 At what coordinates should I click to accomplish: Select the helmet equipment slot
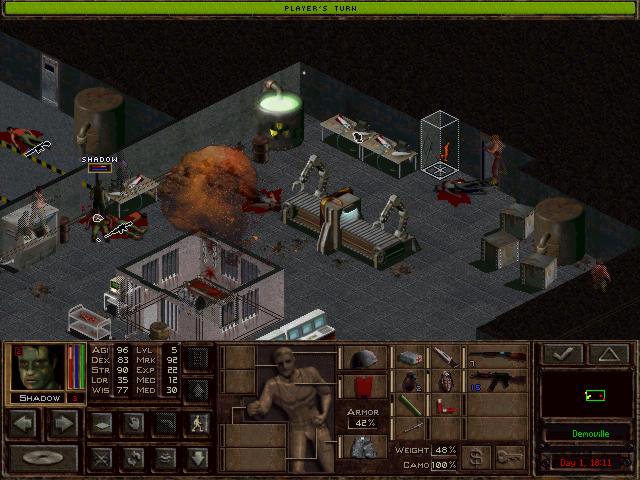(361, 358)
